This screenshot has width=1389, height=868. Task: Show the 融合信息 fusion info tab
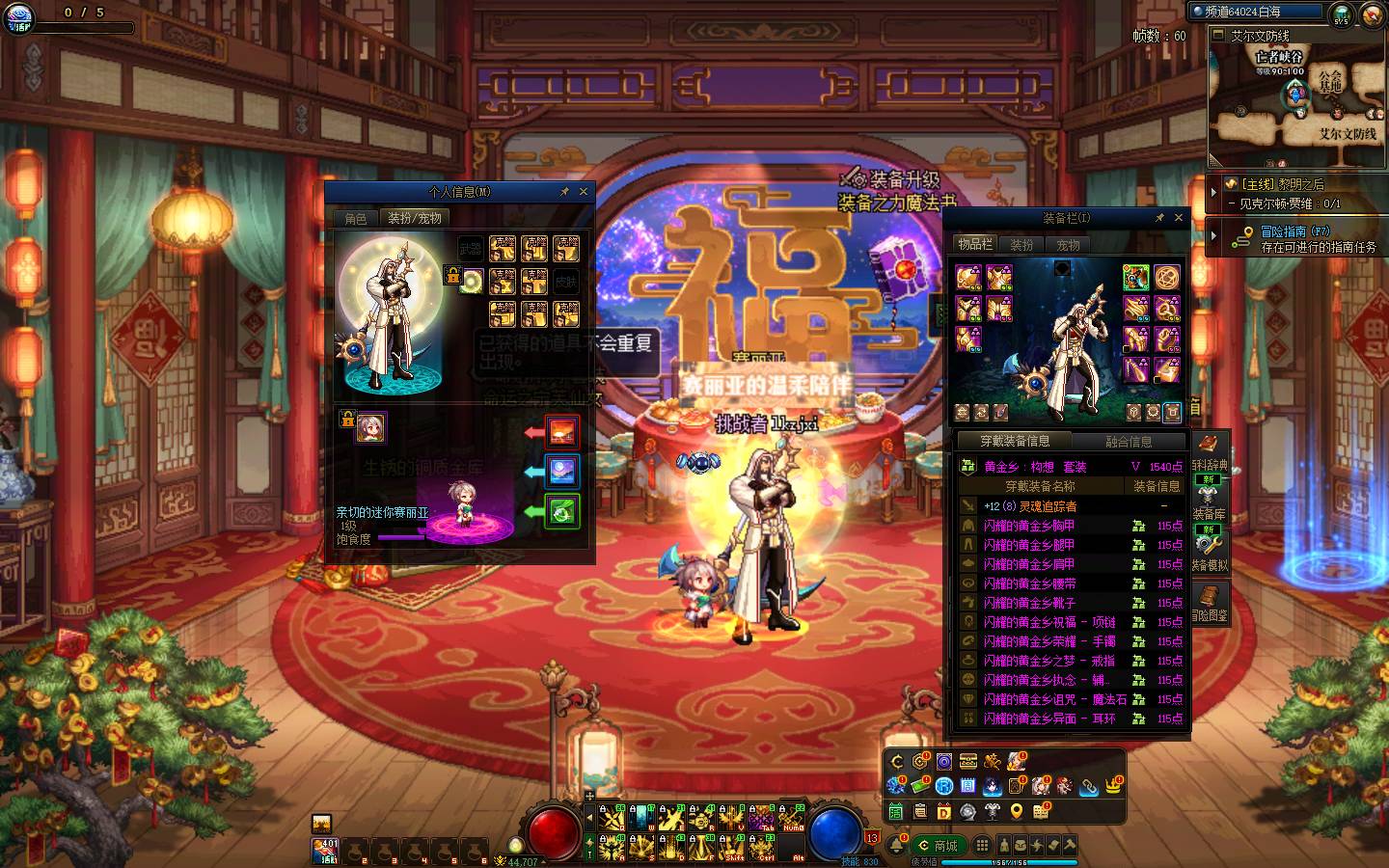pos(1128,442)
